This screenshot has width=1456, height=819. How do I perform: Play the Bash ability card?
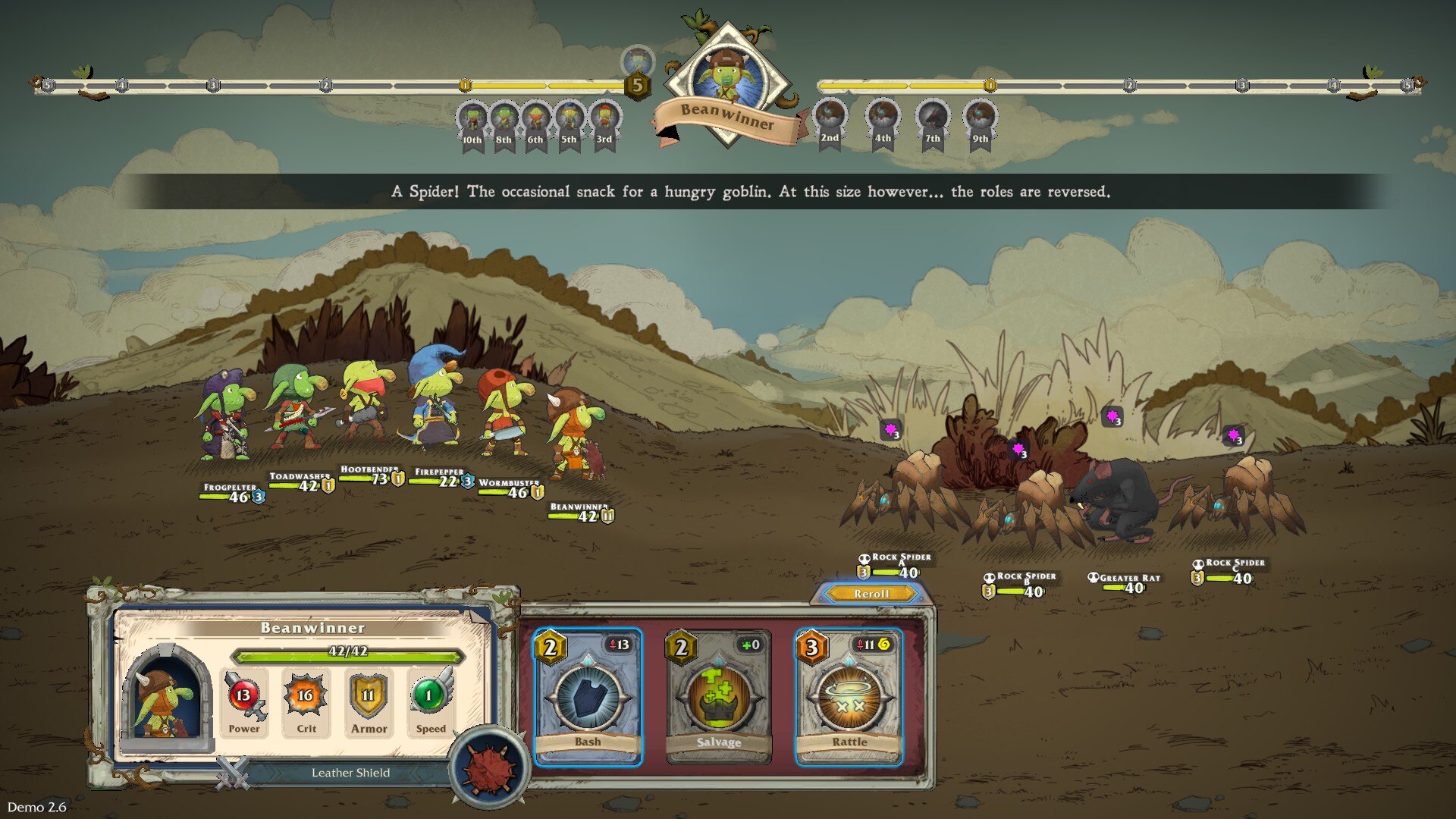(588, 696)
